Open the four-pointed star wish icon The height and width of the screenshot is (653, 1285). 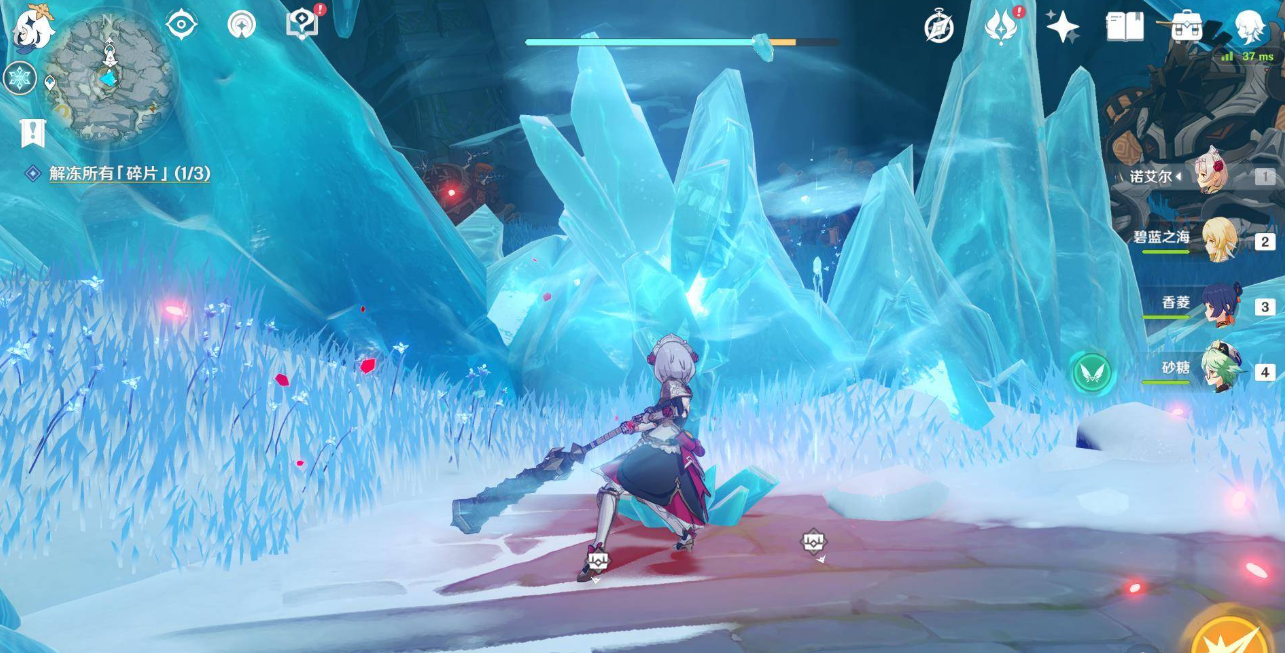point(1062,27)
